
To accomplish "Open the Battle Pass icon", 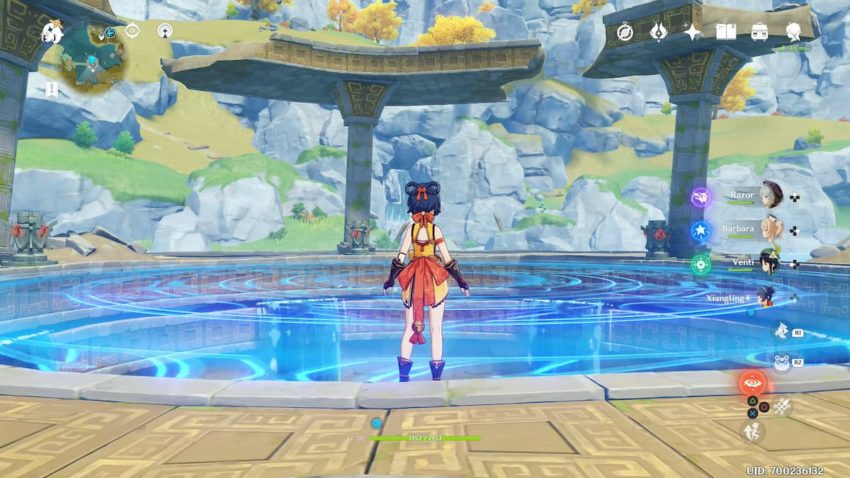I will (x=658, y=32).
